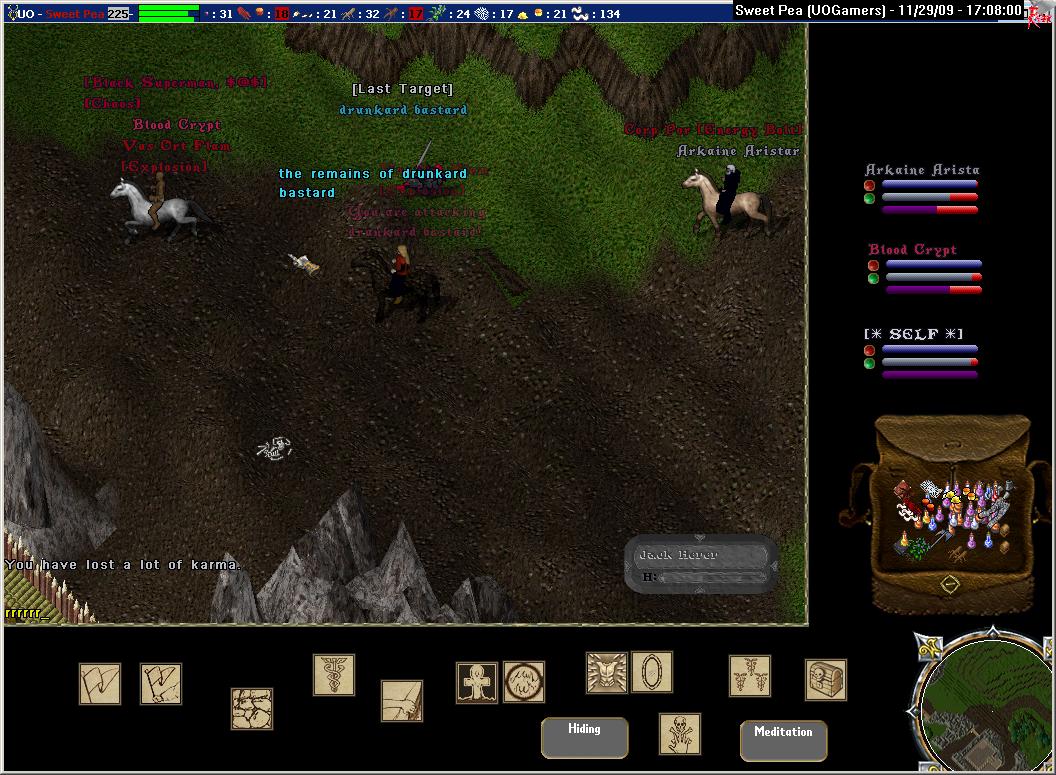Select the oval ring spell icon
Viewport: 1056px width, 775px height.
click(652, 672)
